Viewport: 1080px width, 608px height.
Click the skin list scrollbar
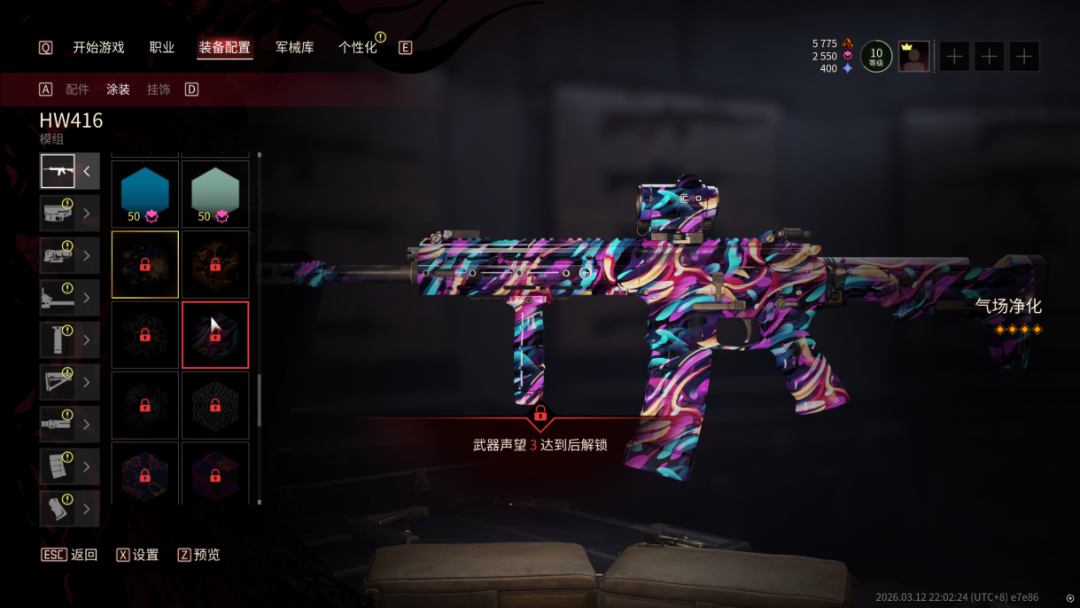coord(260,400)
